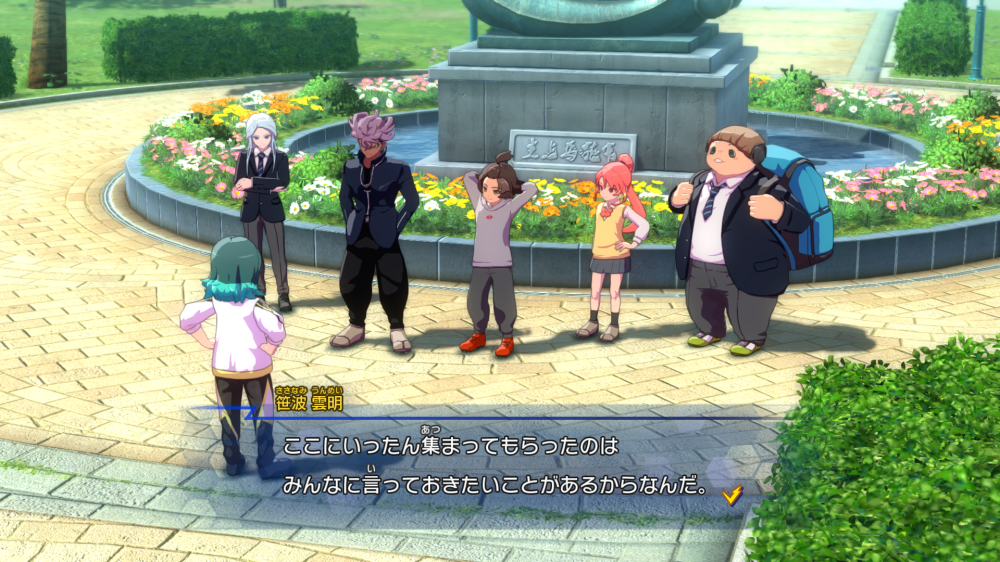Click the yellow dialogue advance arrow
This screenshot has height=562, width=1000.
click(x=732, y=493)
